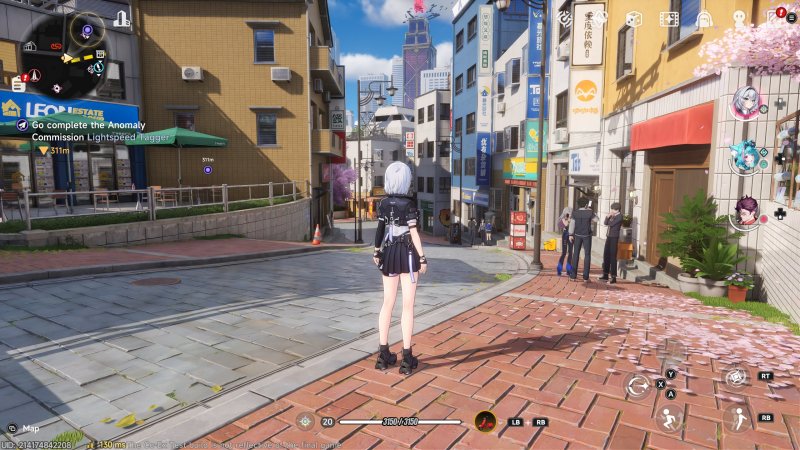The width and height of the screenshot is (800, 450).
Task: Click the compass icon beside level 20
Action: tap(306, 421)
